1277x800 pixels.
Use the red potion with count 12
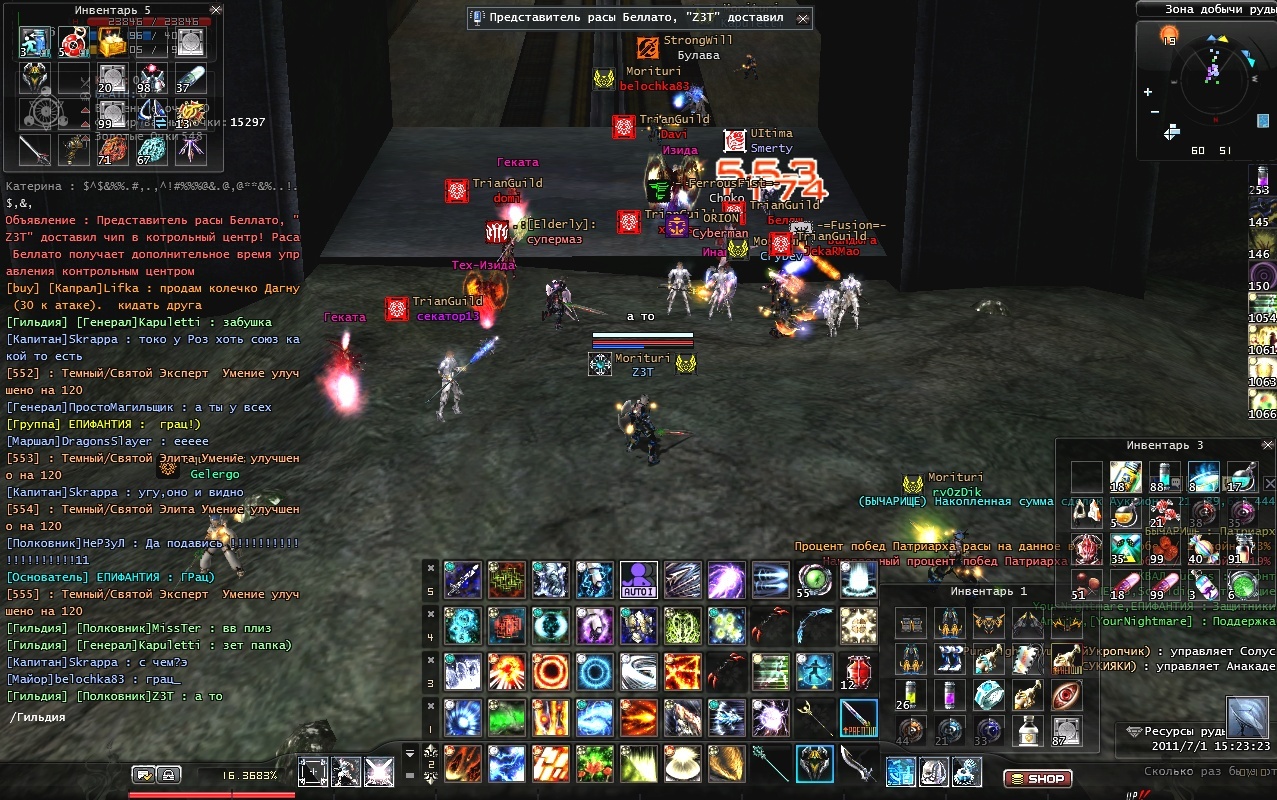(x=857, y=672)
